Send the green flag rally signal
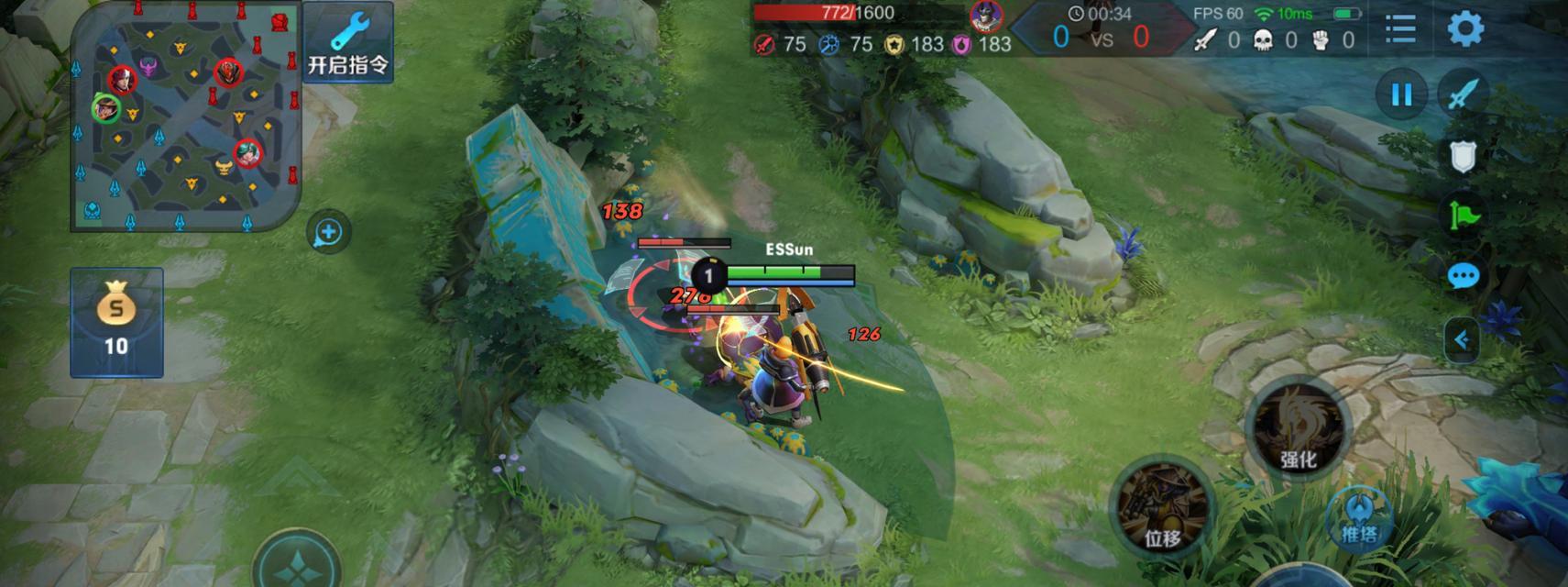Screen dimensions: 1568x587 [x=1464, y=216]
